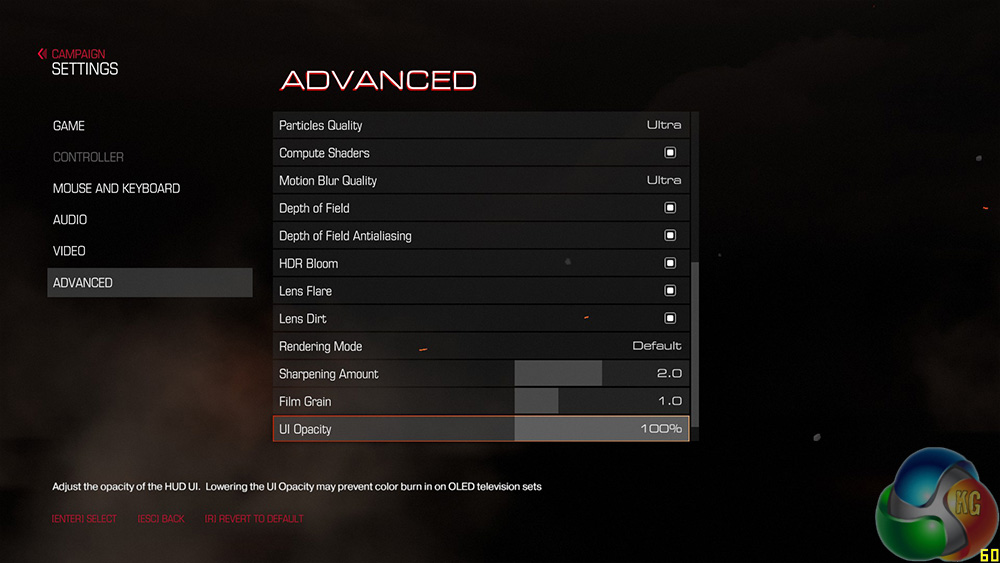
Task: Open the Game settings section
Action: coord(69,126)
